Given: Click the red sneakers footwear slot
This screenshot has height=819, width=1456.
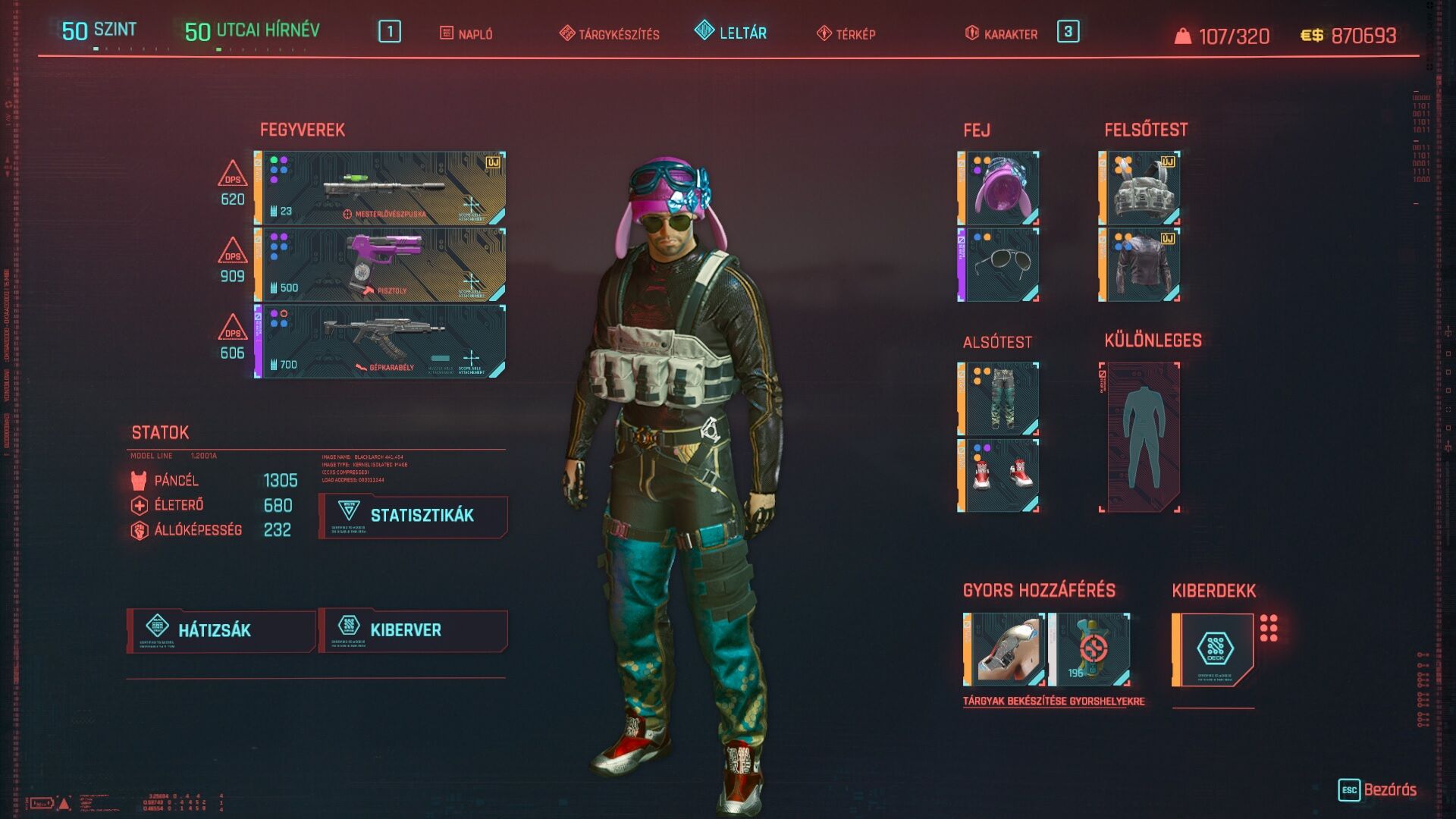Looking at the screenshot, I should [x=999, y=475].
